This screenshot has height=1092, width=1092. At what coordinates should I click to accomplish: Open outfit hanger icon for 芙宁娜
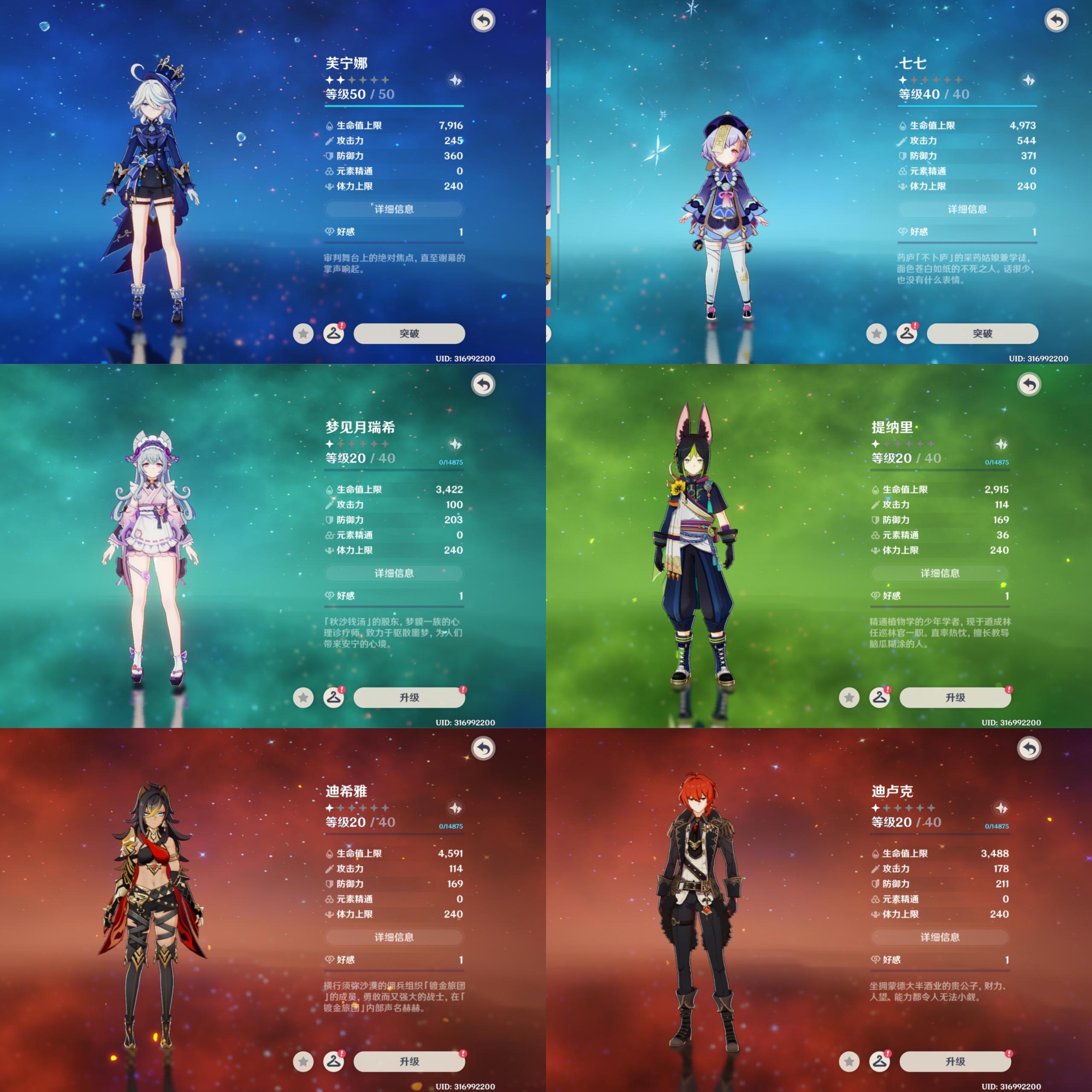coord(334,334)
